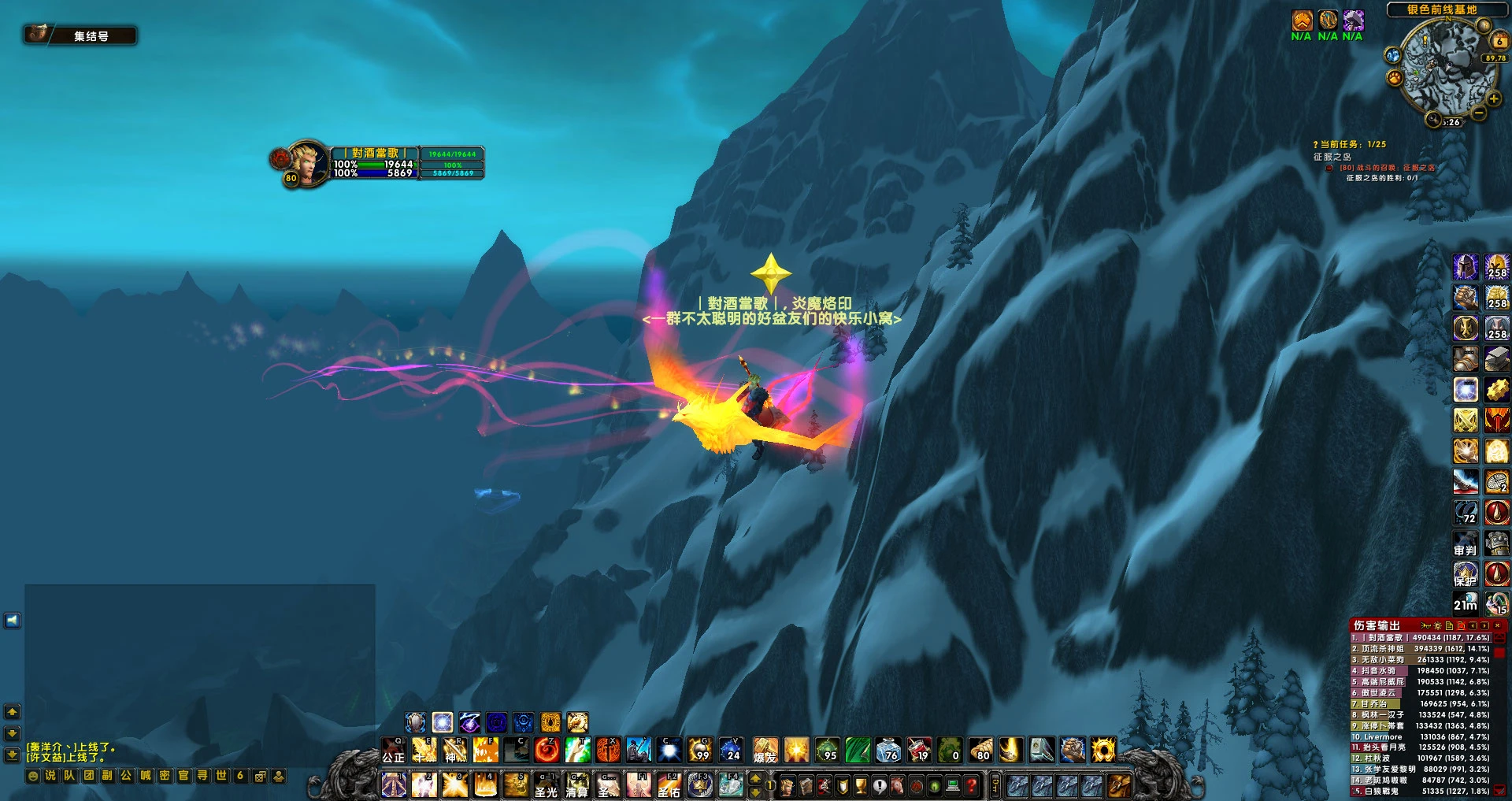Click the player portrait unit frame

coord(308,162)
